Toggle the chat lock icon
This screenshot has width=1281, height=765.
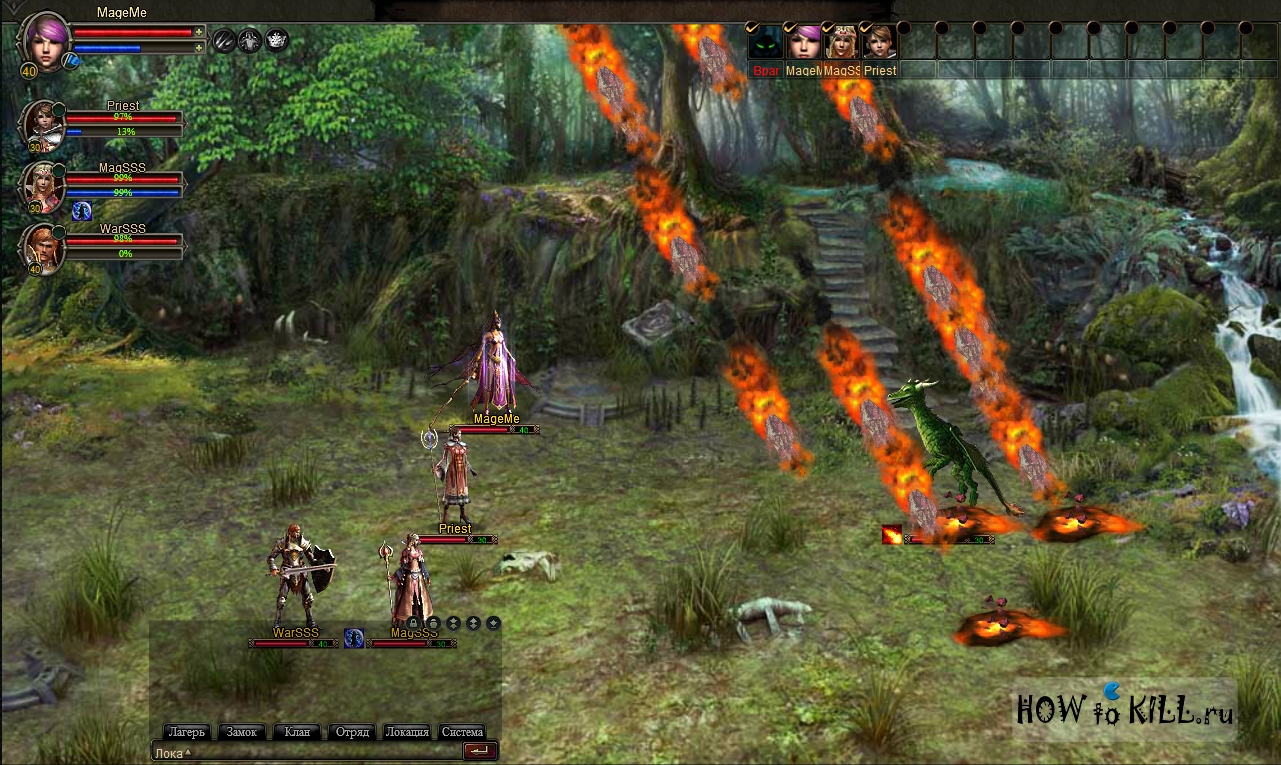click(x=413, y=623)
